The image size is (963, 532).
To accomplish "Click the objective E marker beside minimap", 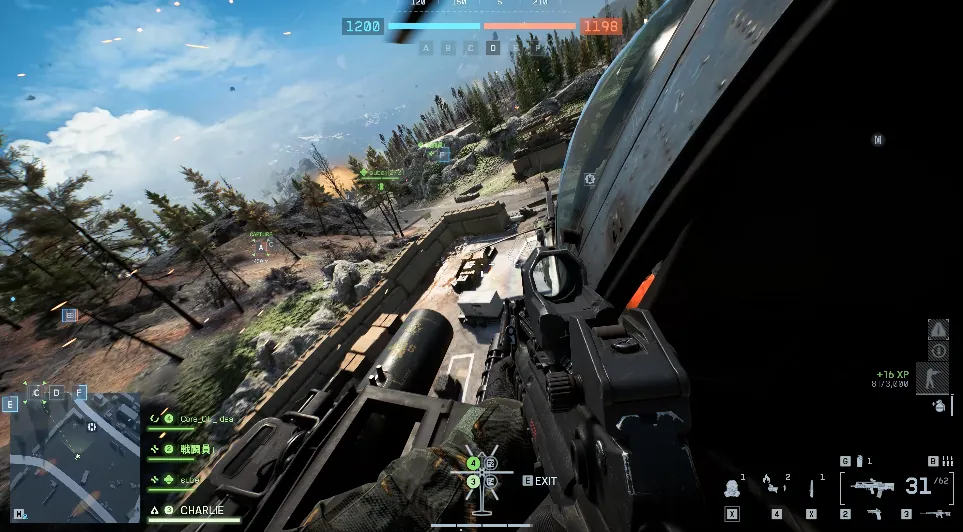I will [10, 404].
